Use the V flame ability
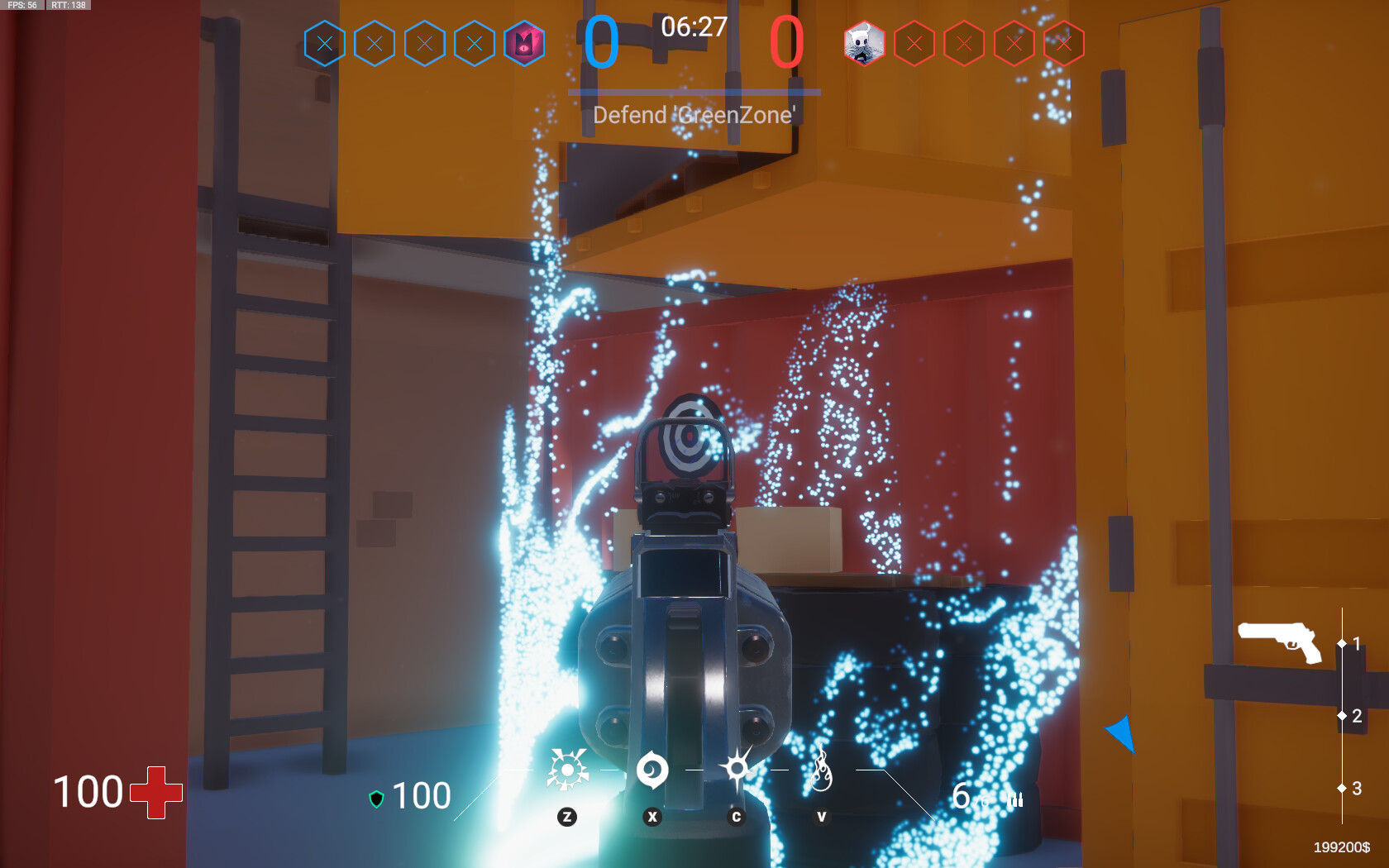Viewport: 1389px width, 868px height. coord(821,771)
